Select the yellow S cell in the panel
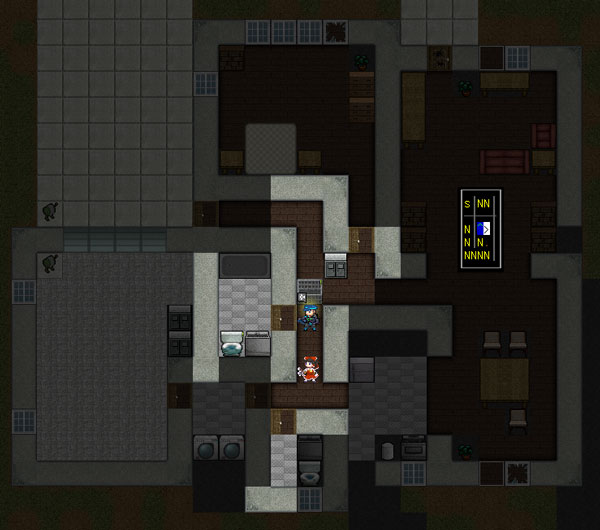Screen dimensions: 600x530 (467, 204)
